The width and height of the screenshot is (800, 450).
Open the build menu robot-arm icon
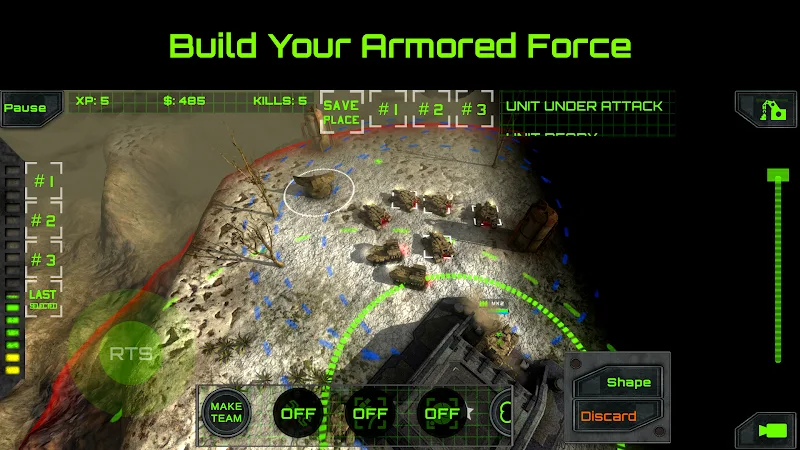click(766, 109)
